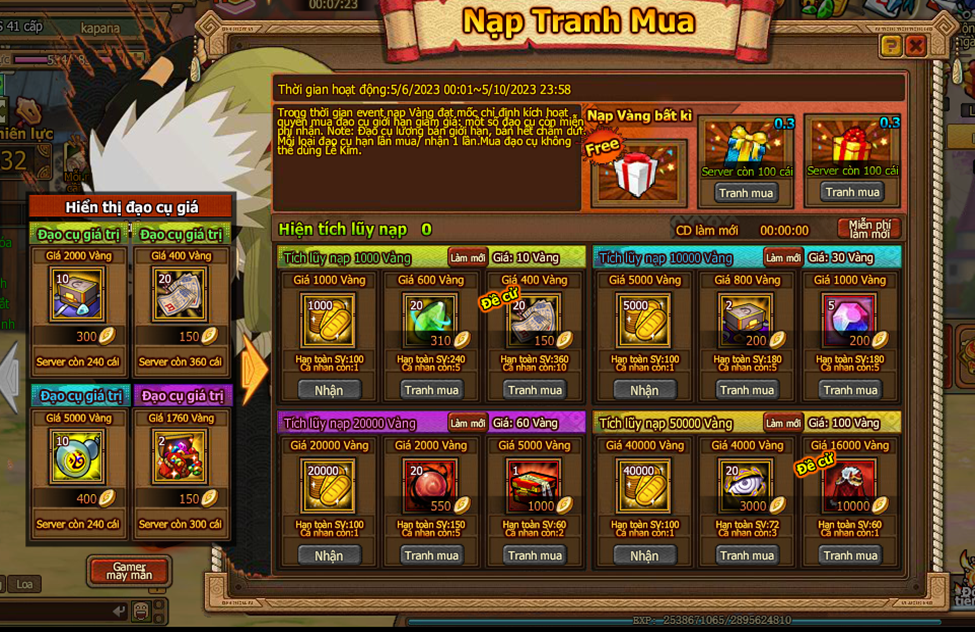Refresh the Tích lũy nạp 1000 Vàng tier
Image resolution: width=975 pixels, height=632 pixels.
point(467,258)
